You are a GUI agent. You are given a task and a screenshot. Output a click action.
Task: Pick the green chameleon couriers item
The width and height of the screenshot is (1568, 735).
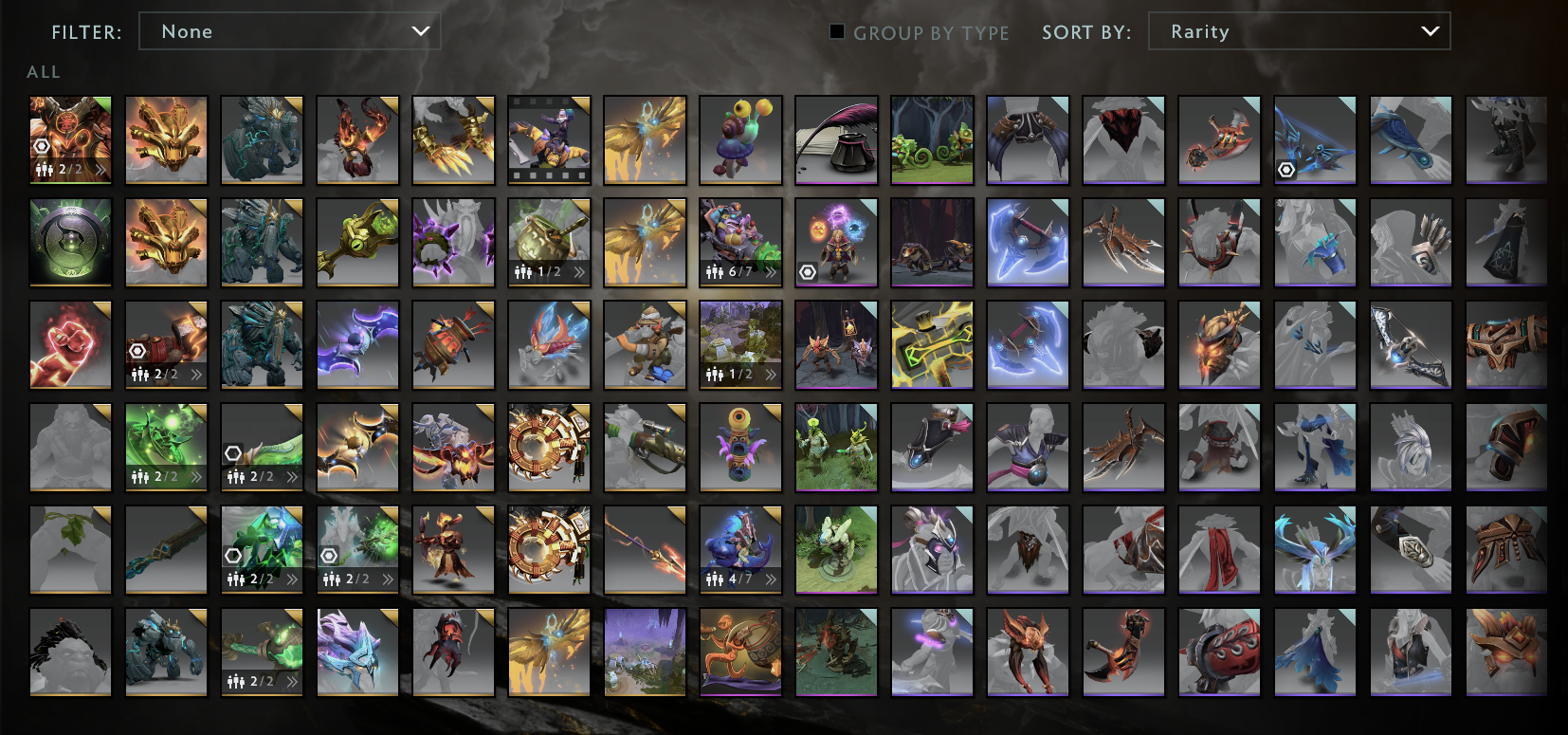click(x=931, y=139)
